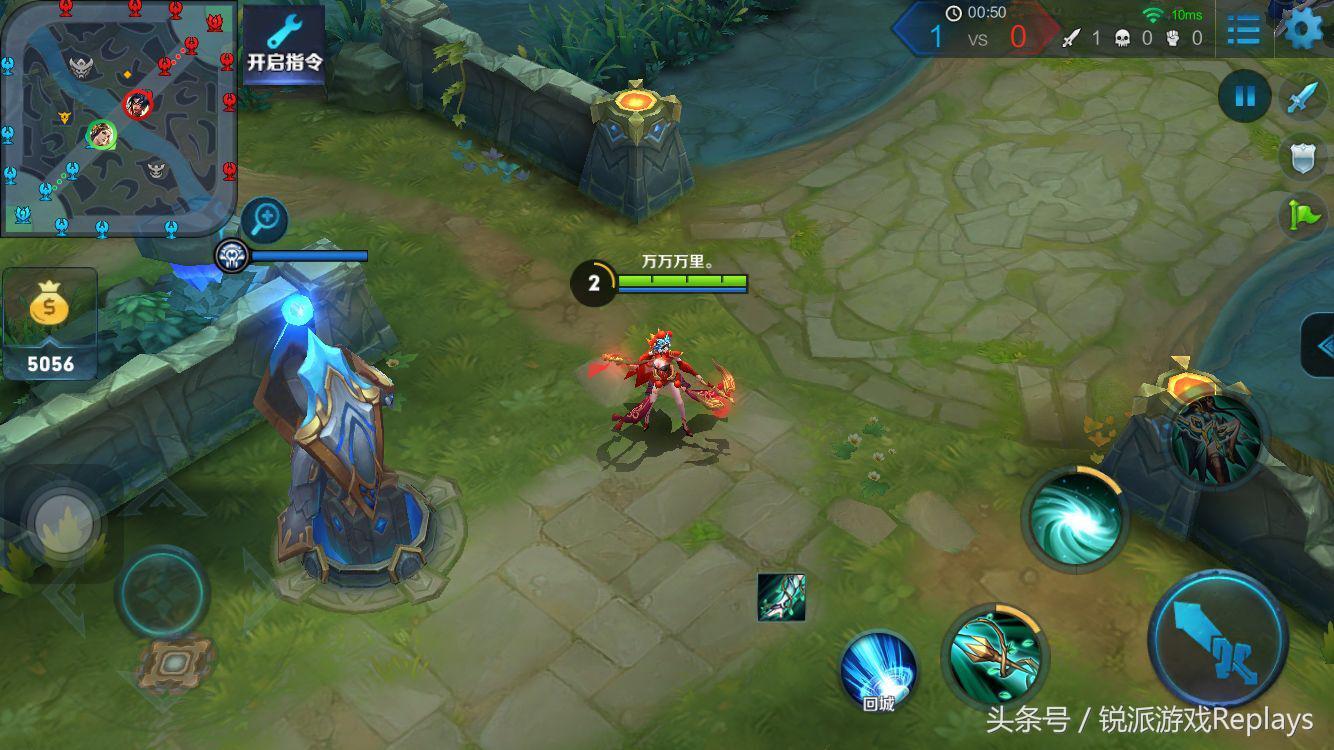The width and height of the screenshot is (1334, 750).
Task: Select the blue sword attack signal
Action: (x=1304, y=97)
